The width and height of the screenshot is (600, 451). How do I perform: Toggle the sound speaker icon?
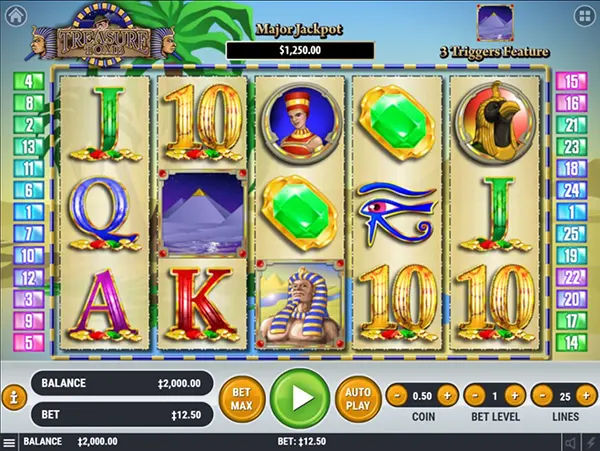click(x=570, y=442)
